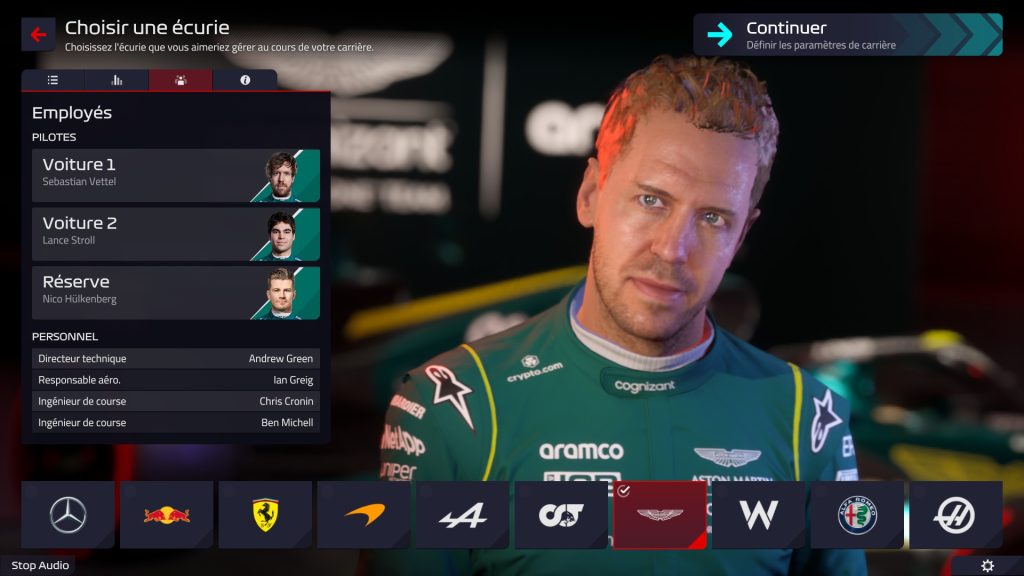This screenshot has width=1024, height=576.
Task: Click the Stop Audio button
Action: click(40, 566)
